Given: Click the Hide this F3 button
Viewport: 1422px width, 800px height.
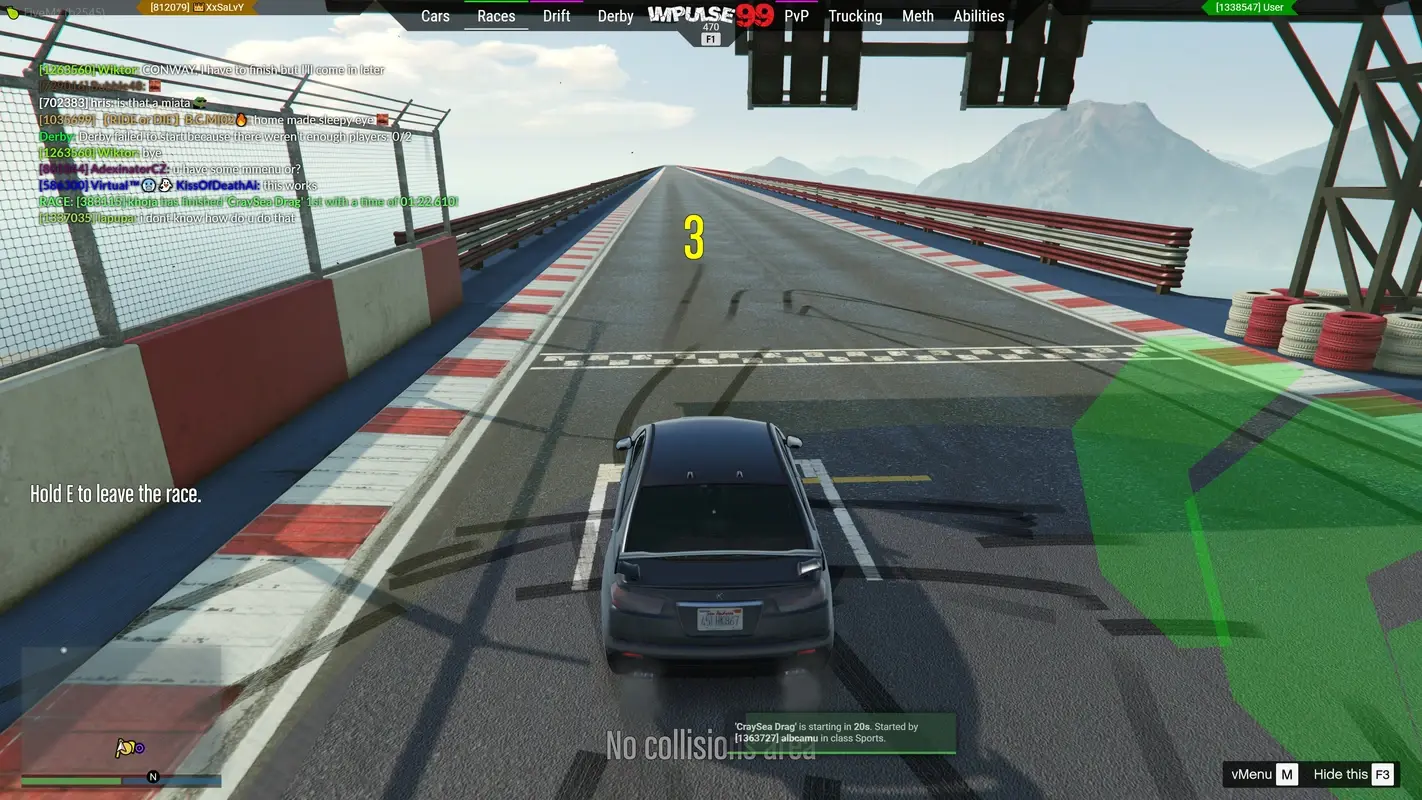Looking at the screenshot, I should pos(1348,773).
